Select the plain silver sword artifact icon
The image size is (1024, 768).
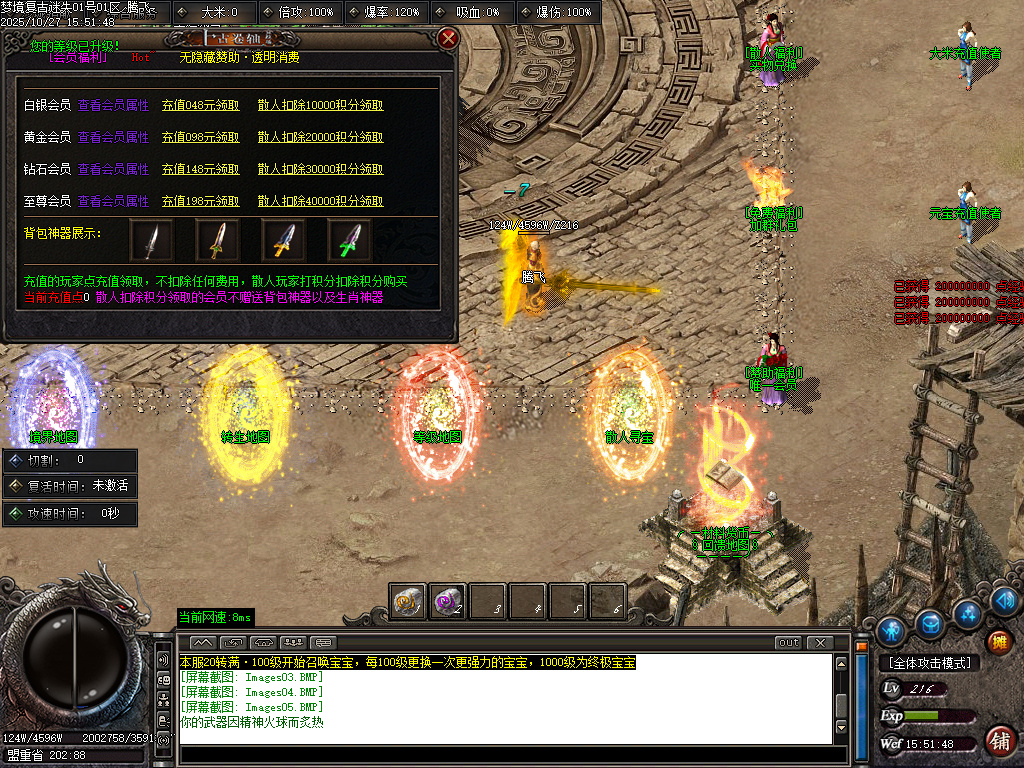(151, 241)
